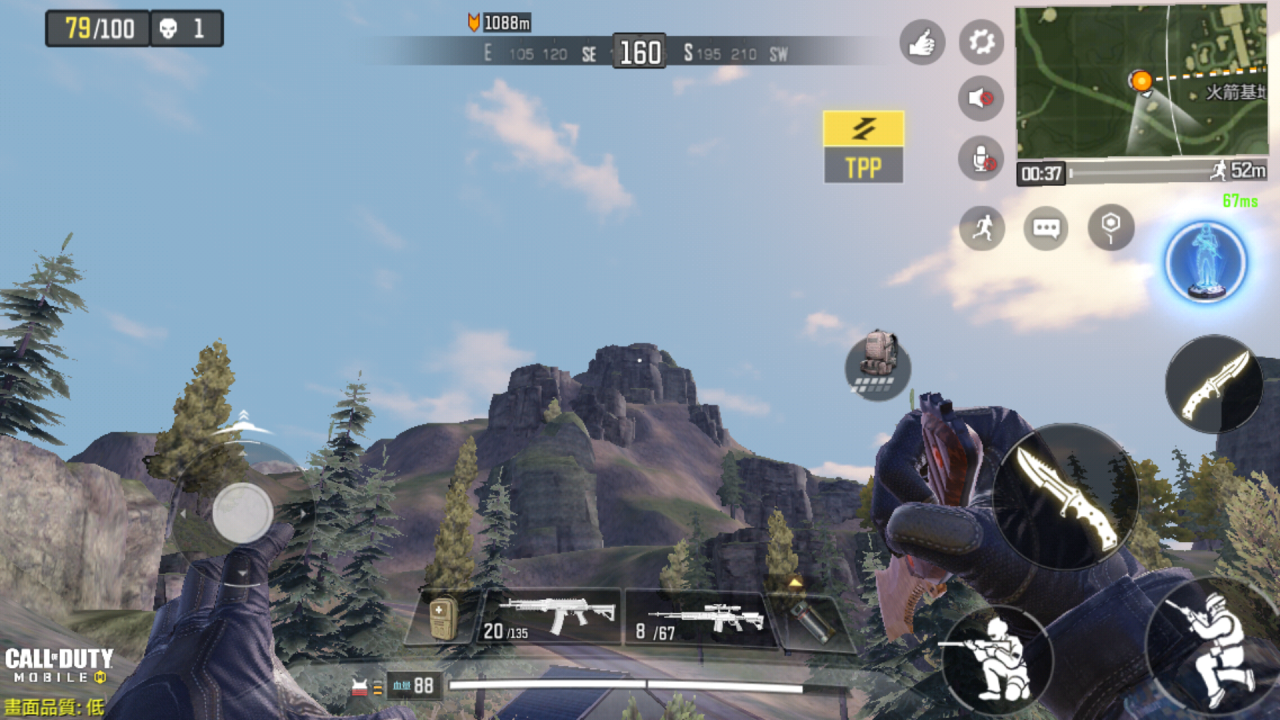Toggle the microphone voice chat icon
This screenshot has width=1280, height=720.
pos(981,158)
